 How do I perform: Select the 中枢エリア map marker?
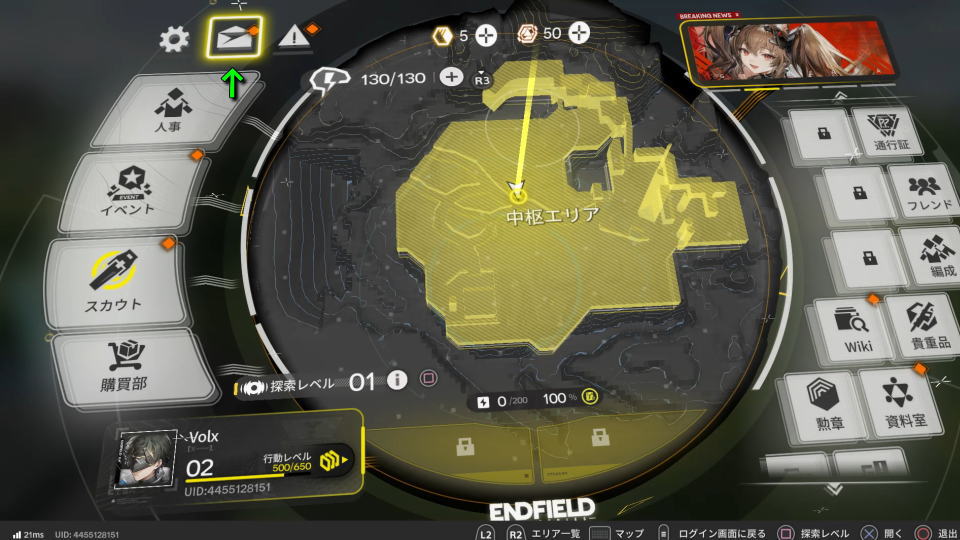click(x=518, y=194)
